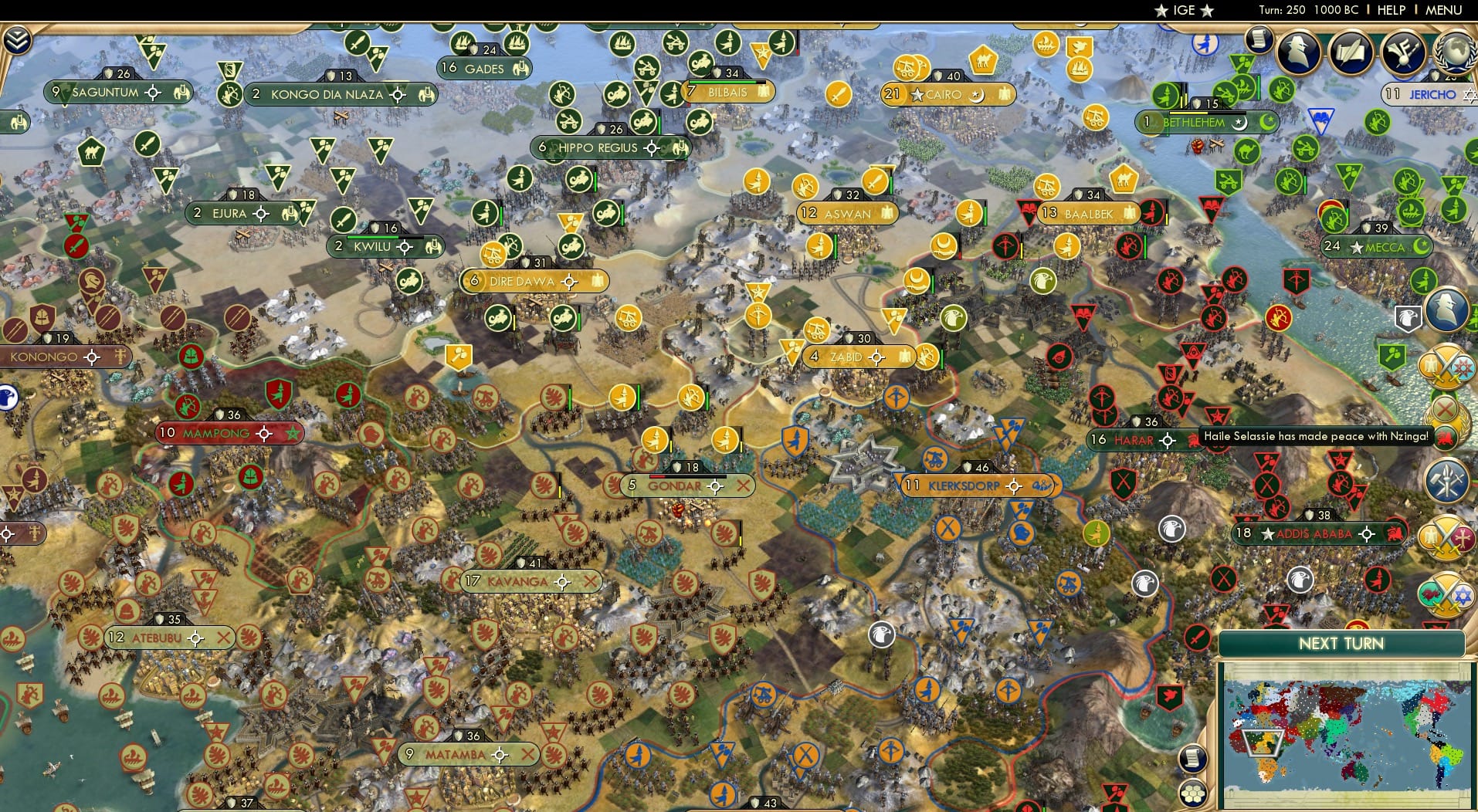Open the IGE star menu at top
The height and width of the screenshot is (812, 1478).
pyautogui.click(x=1183, y=10)
